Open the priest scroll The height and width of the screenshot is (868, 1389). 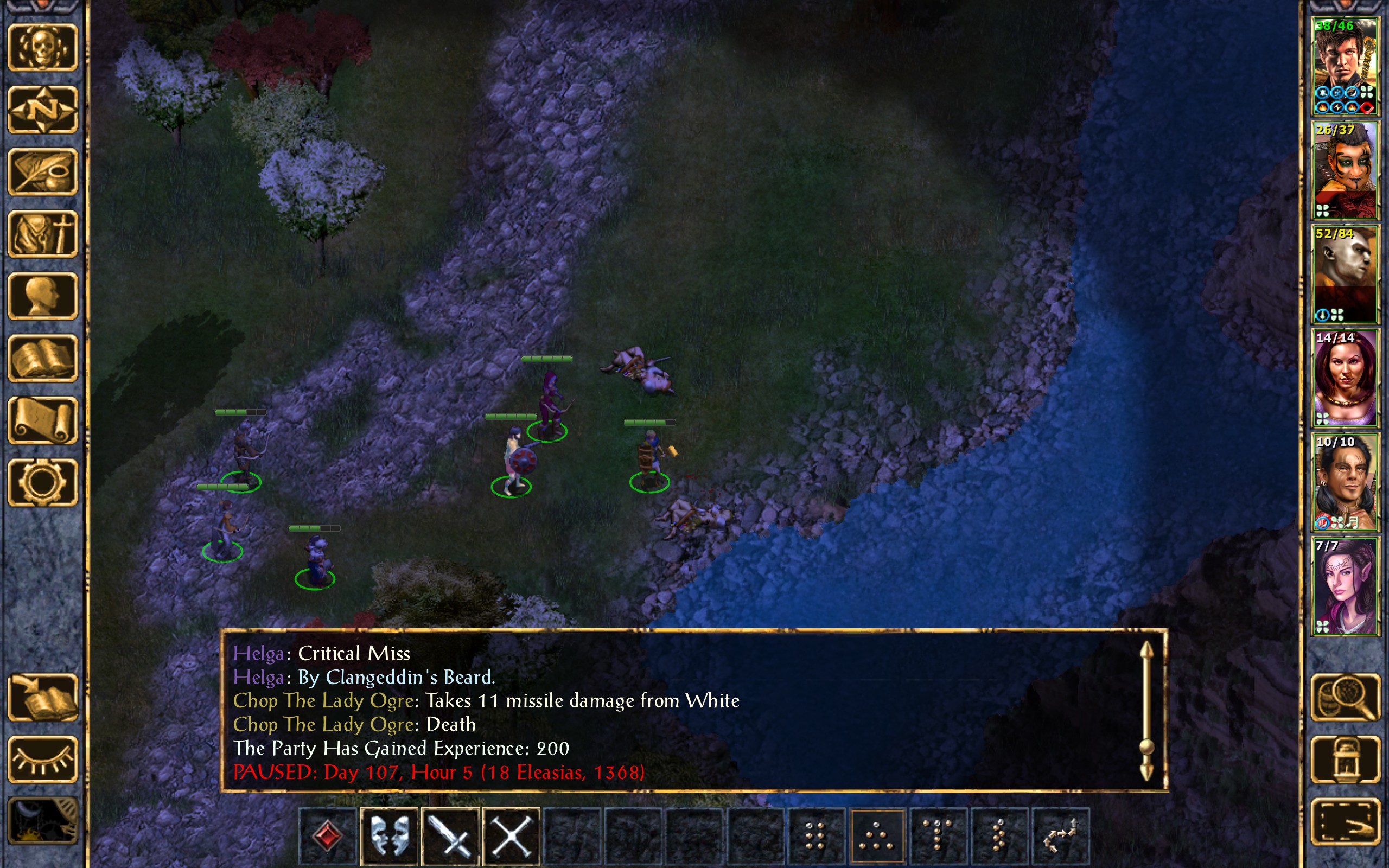pyautogui.click(x=43, y=420)
